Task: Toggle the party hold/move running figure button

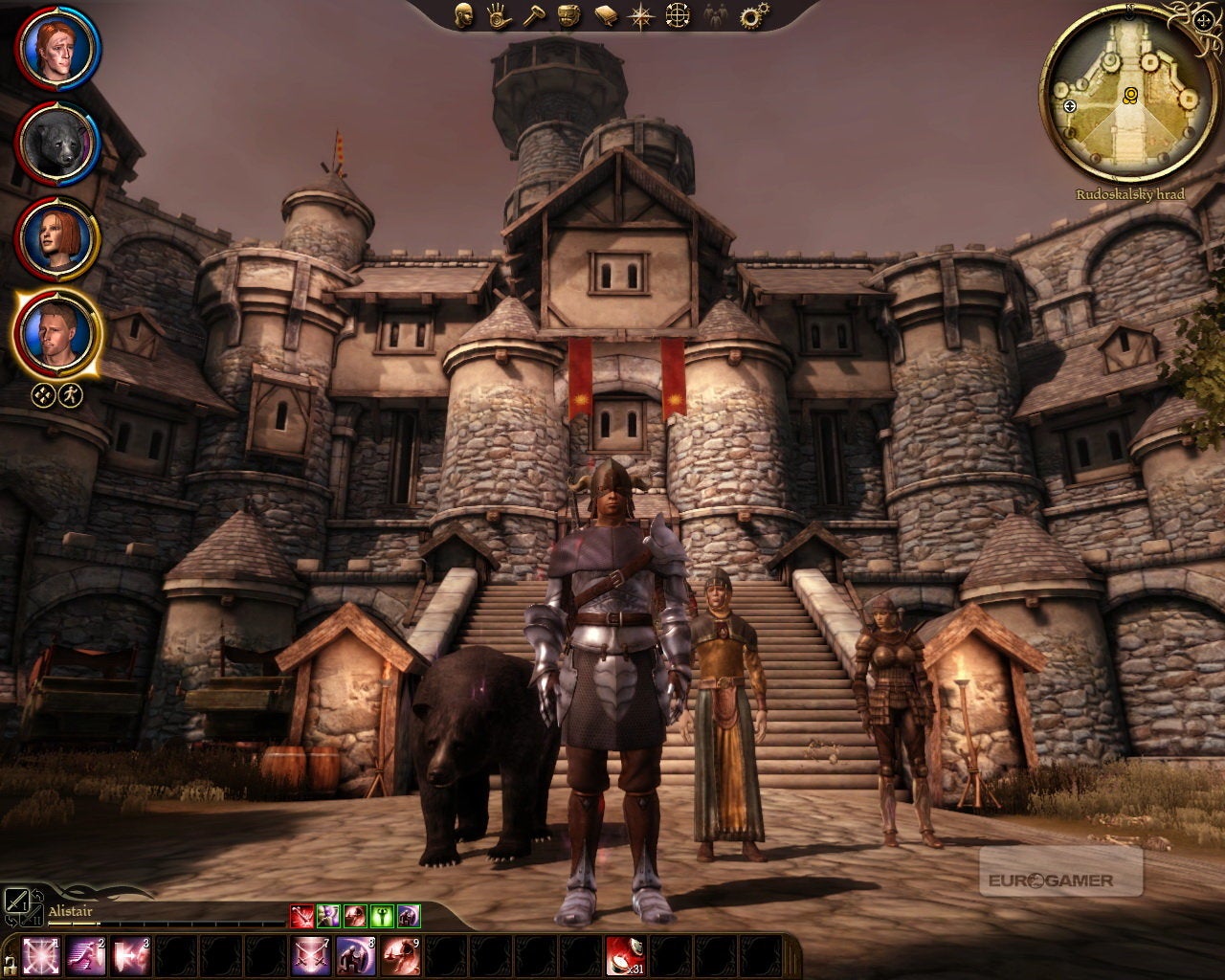Action: click(70, 394)
